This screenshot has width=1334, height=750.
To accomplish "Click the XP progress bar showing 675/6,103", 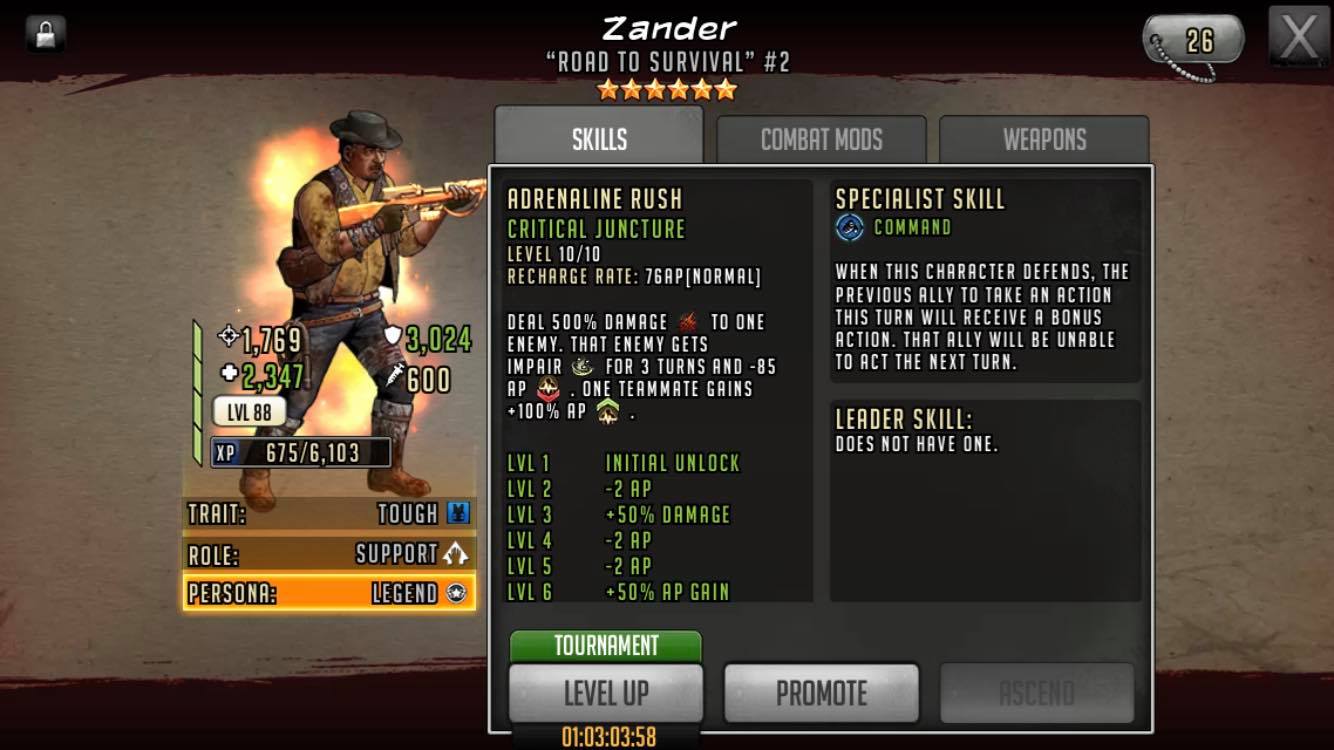I will pyautogui.click(x=300, y=452).
